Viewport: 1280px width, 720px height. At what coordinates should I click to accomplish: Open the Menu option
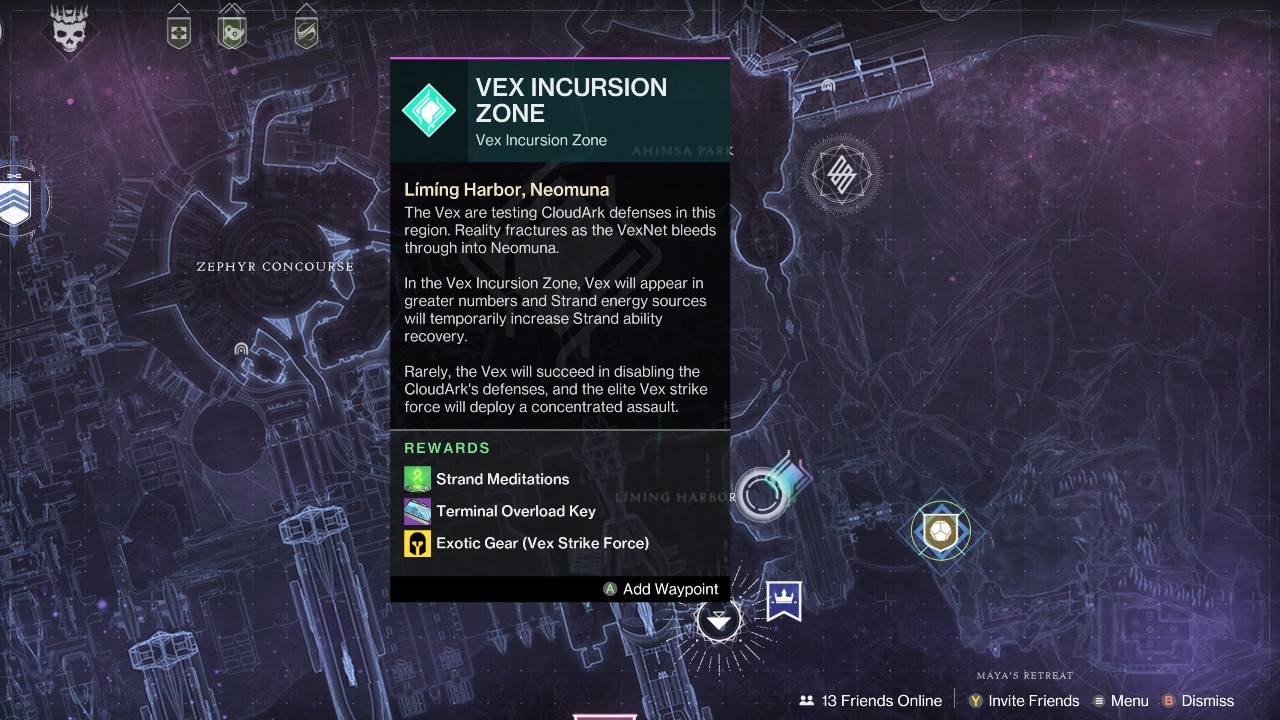point(1120,701)
